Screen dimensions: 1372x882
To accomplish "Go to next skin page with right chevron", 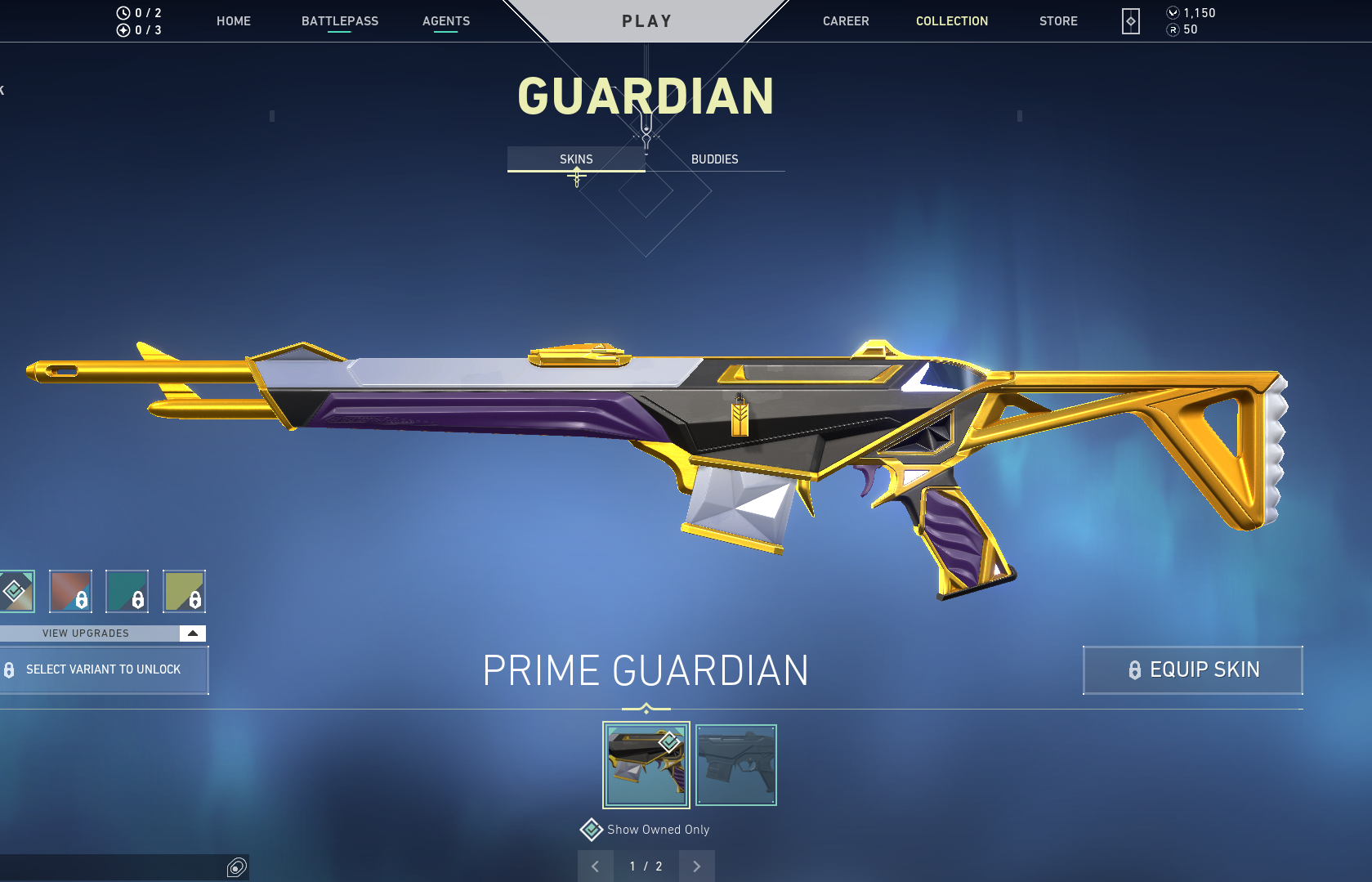I will pyautogui.click(x=696, y=866).
